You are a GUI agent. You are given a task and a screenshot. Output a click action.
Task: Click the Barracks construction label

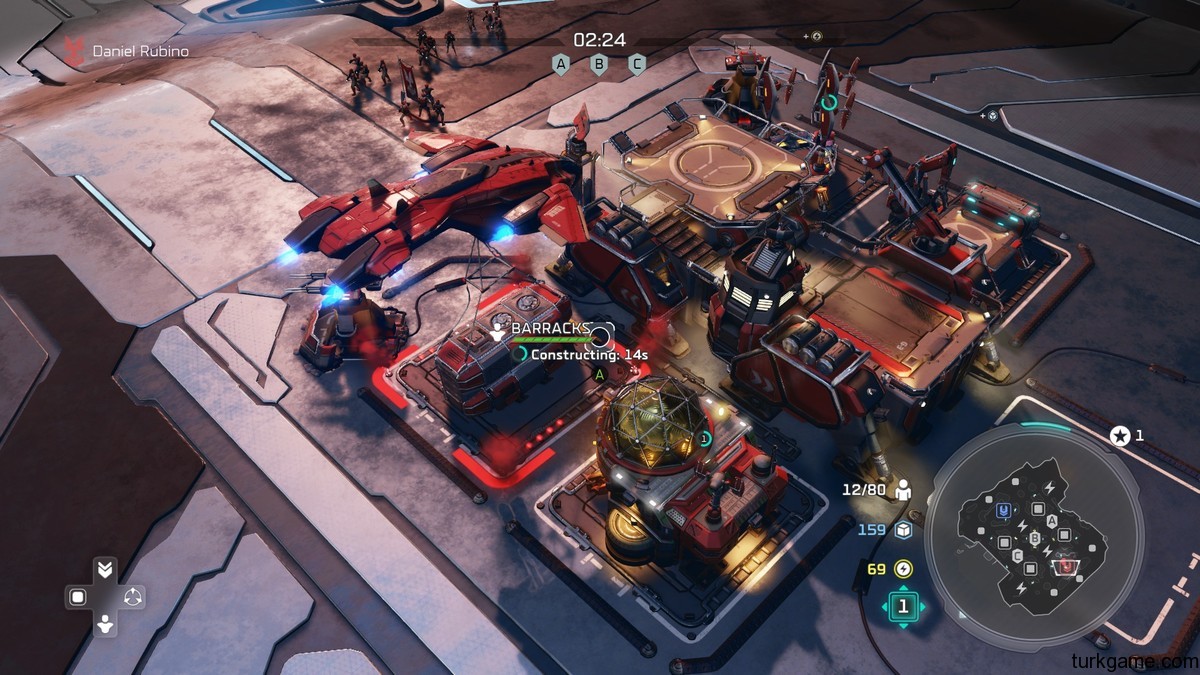pos(550,328)
